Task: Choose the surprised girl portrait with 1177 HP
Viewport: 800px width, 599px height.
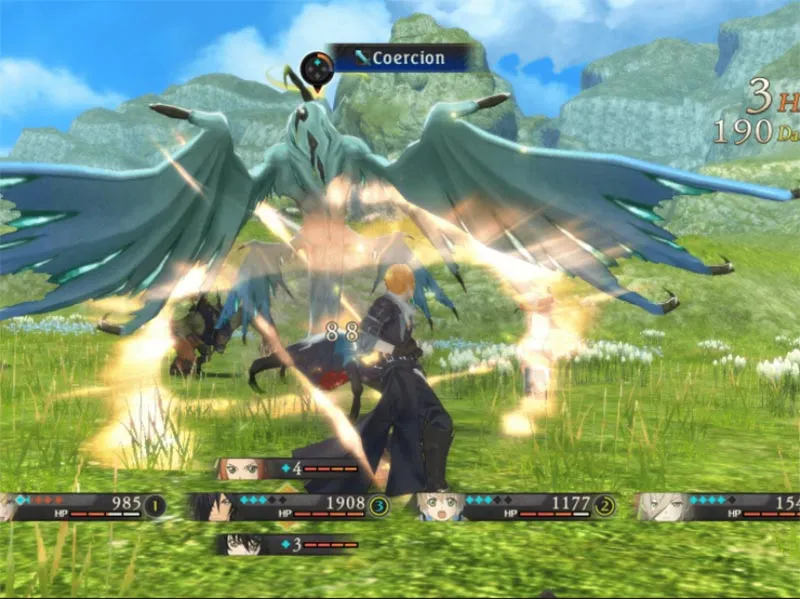Action: [438, 506]
